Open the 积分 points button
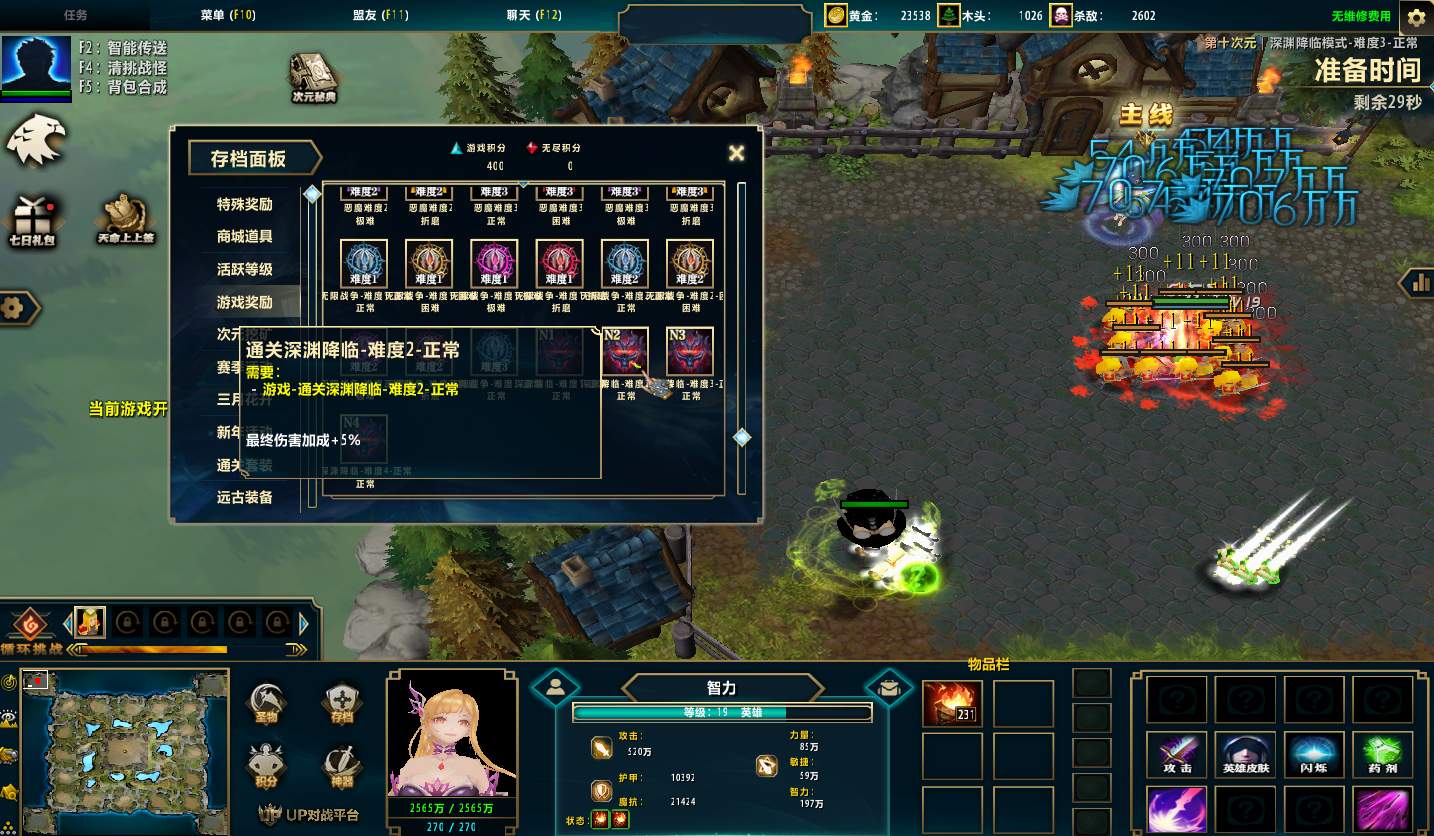This screenshot has height=836, width=1434. (266, 765)
